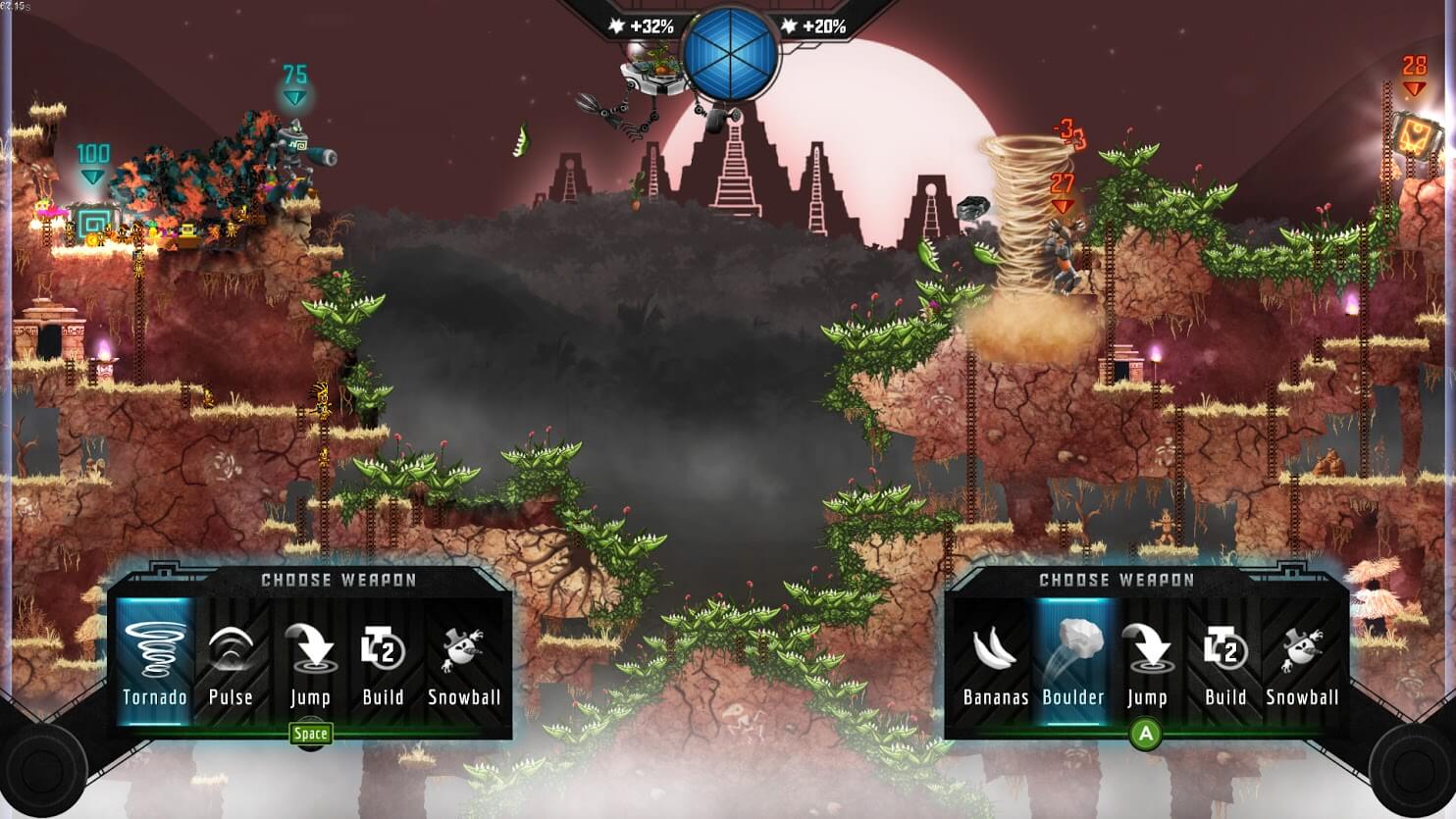1456x819 pixels.
Task: Select Build in the Tornado weapon panel
Action: pos(383,662)
